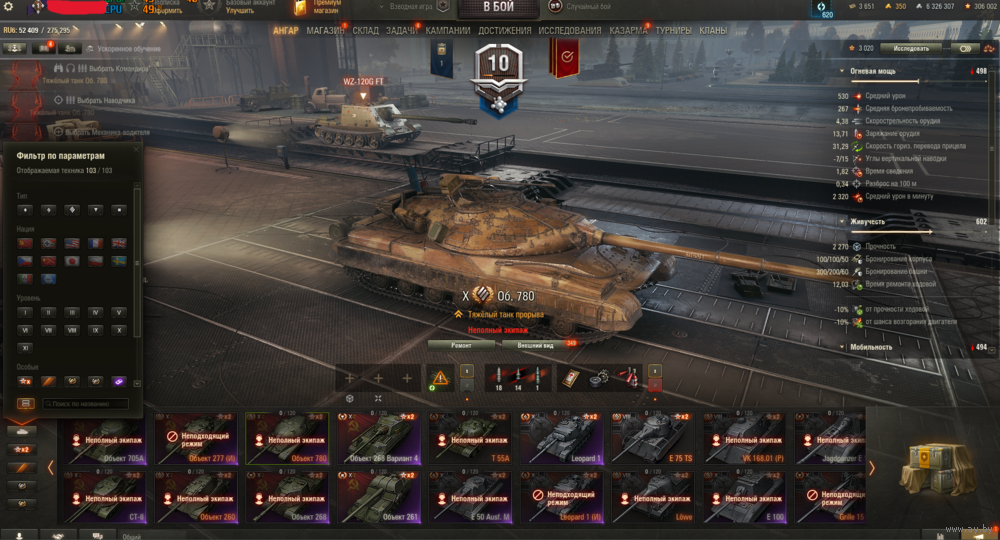Screen dimensions: 1000x540
Task: Open the «КАМПАНИИ» tab
Action: point(447,30)
